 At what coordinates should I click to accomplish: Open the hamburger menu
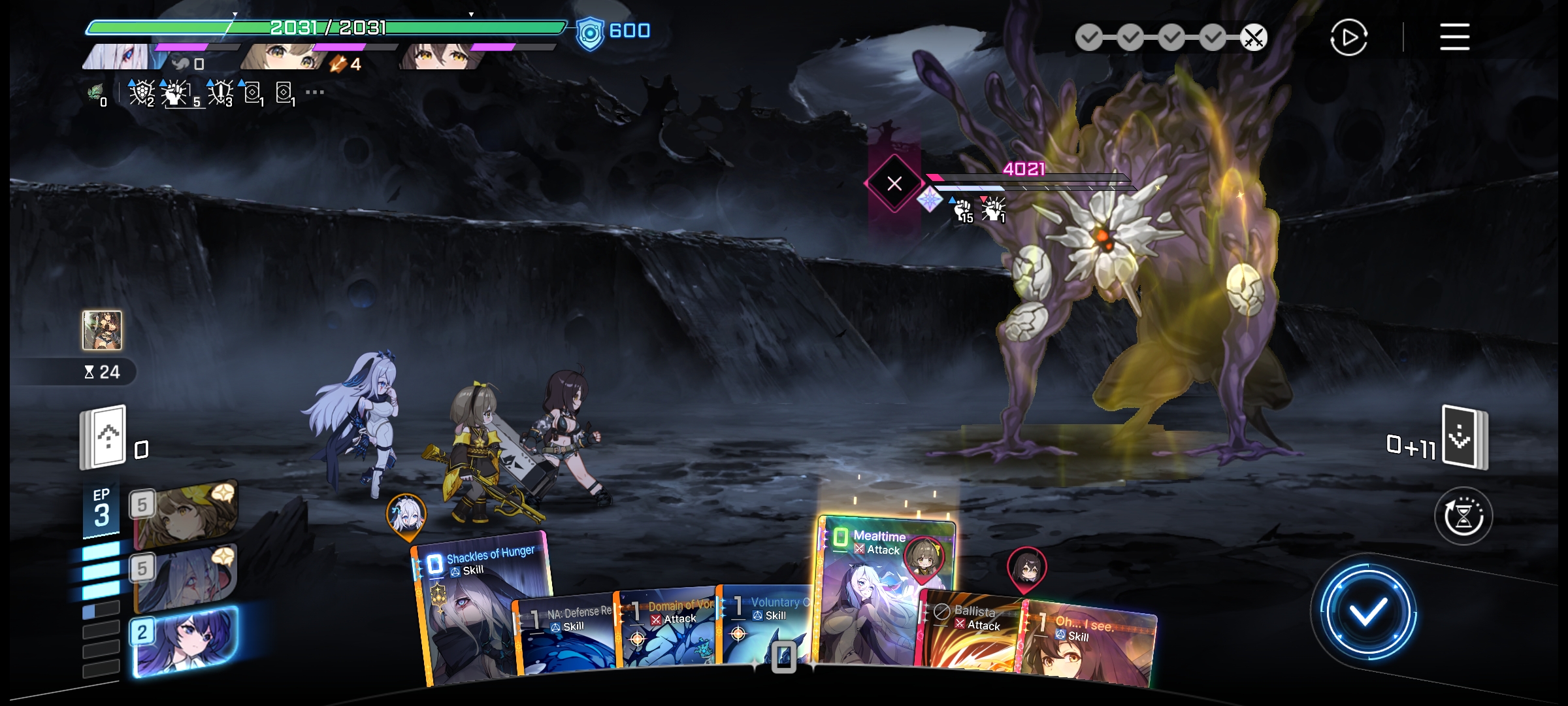pyautogui.click(x=1454, y=37)
